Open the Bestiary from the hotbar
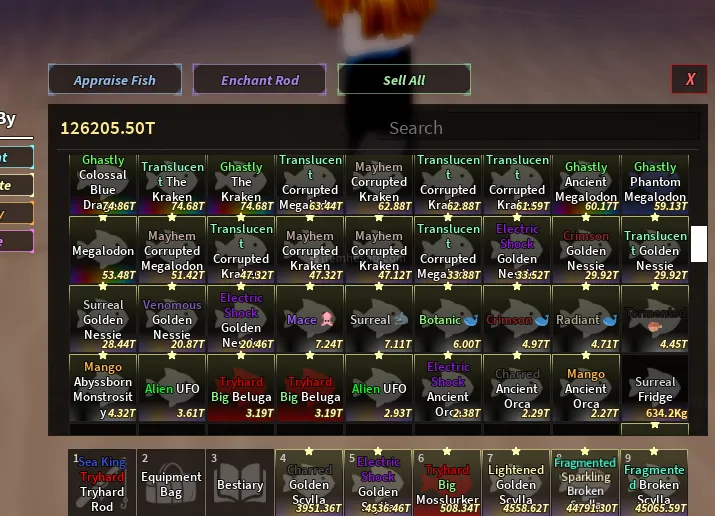Screen dimensions: 715x516 coord(240,482)
